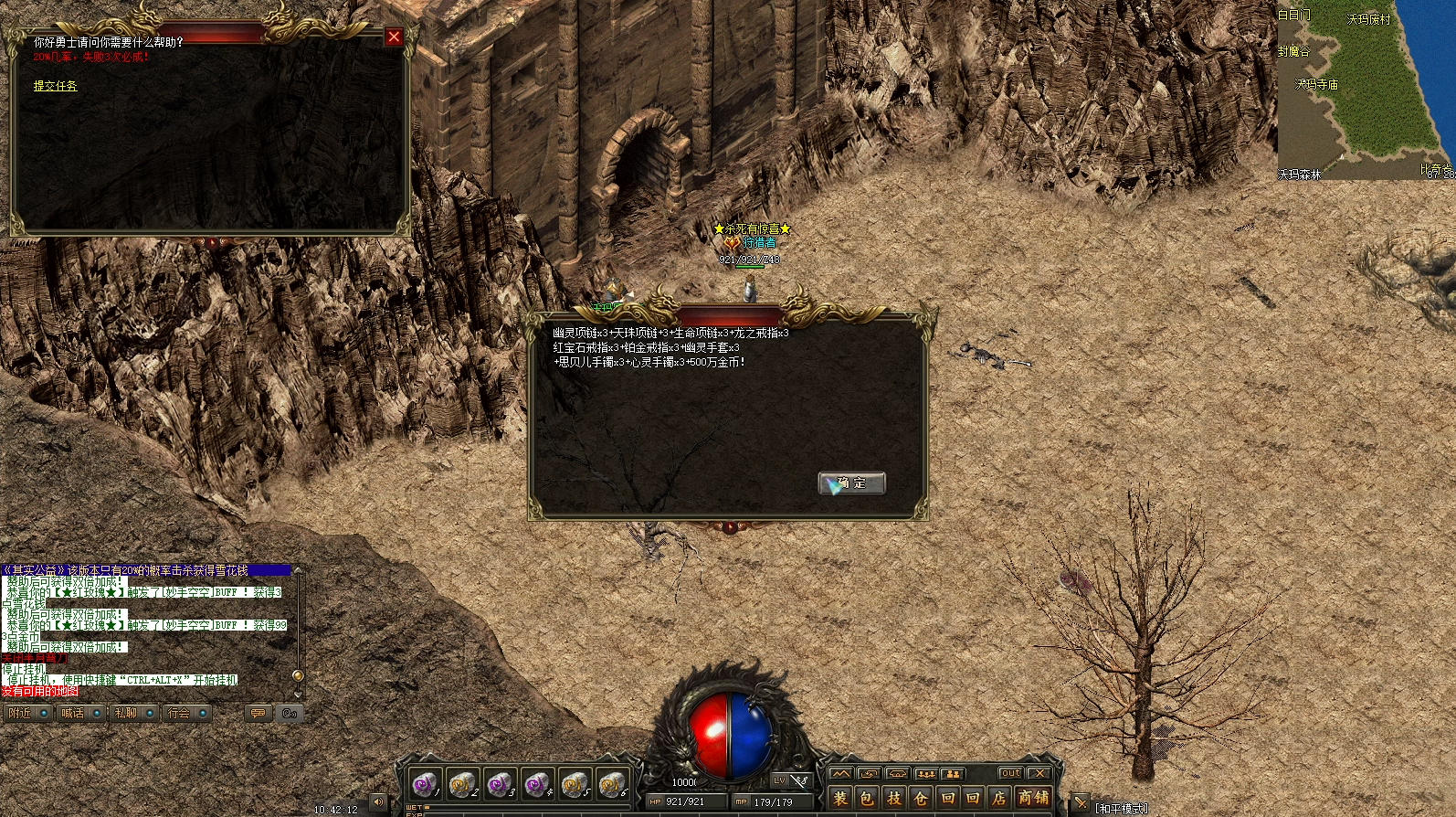The image size is (1456, 817).
Task: Open the 技 skills panel
Action: coord(893,798)
